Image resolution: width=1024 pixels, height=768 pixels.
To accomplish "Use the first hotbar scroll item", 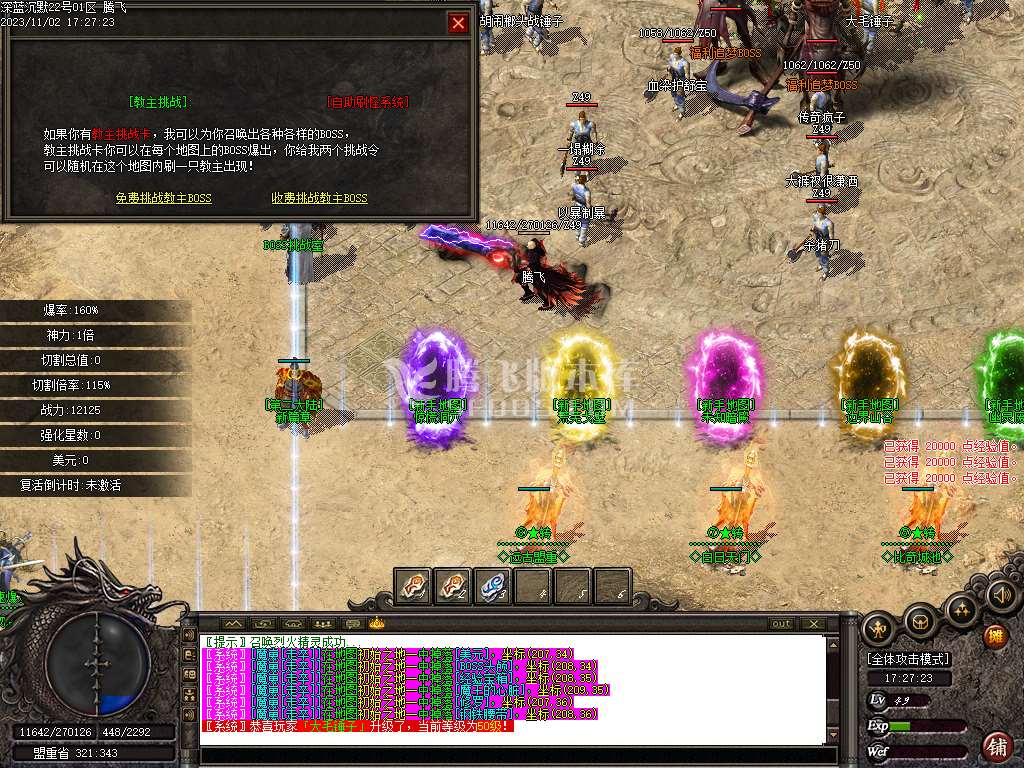I will [413, 586].
